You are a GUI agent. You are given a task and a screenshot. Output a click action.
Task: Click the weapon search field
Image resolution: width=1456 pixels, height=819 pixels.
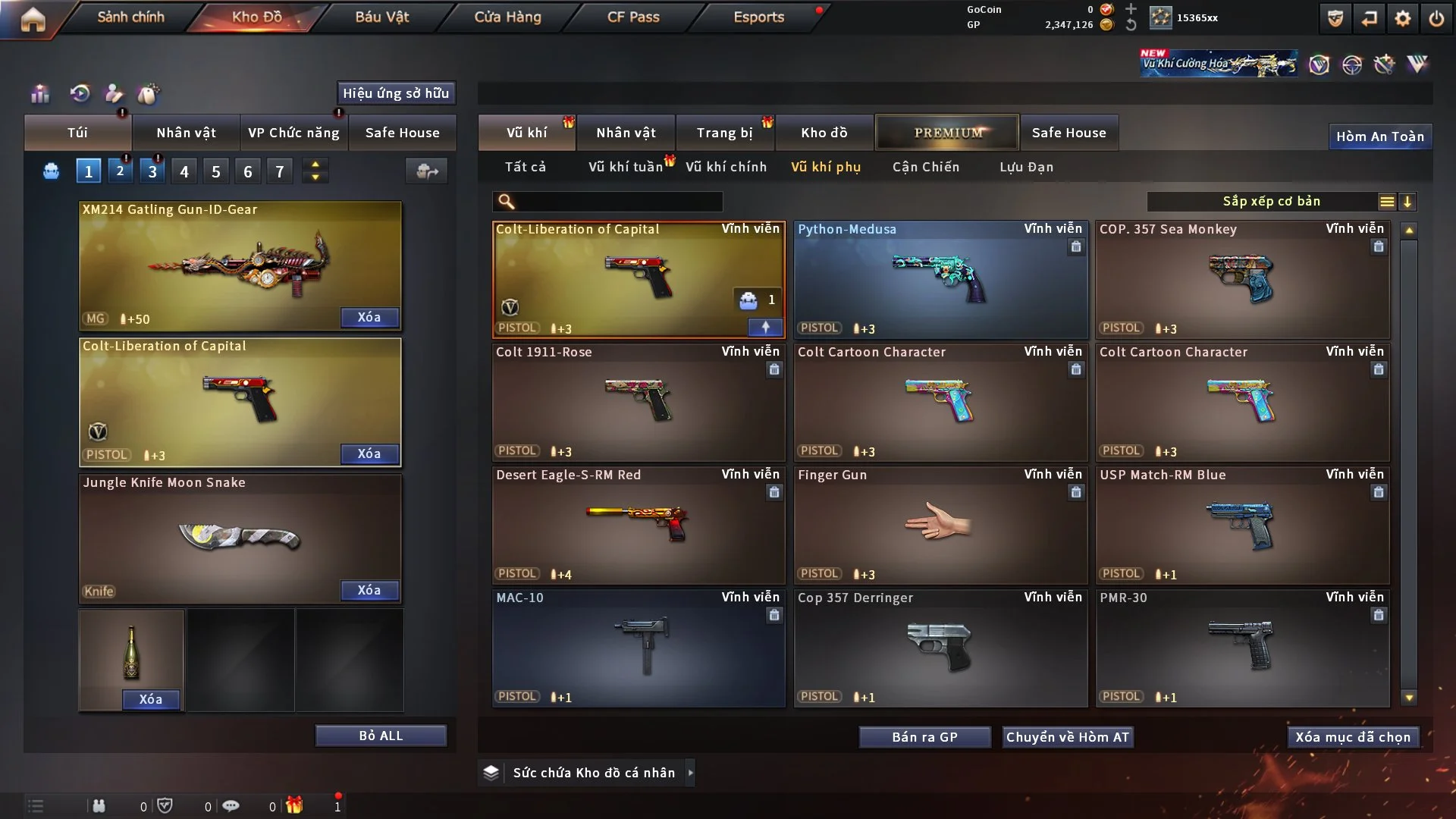tap(618, 202)
